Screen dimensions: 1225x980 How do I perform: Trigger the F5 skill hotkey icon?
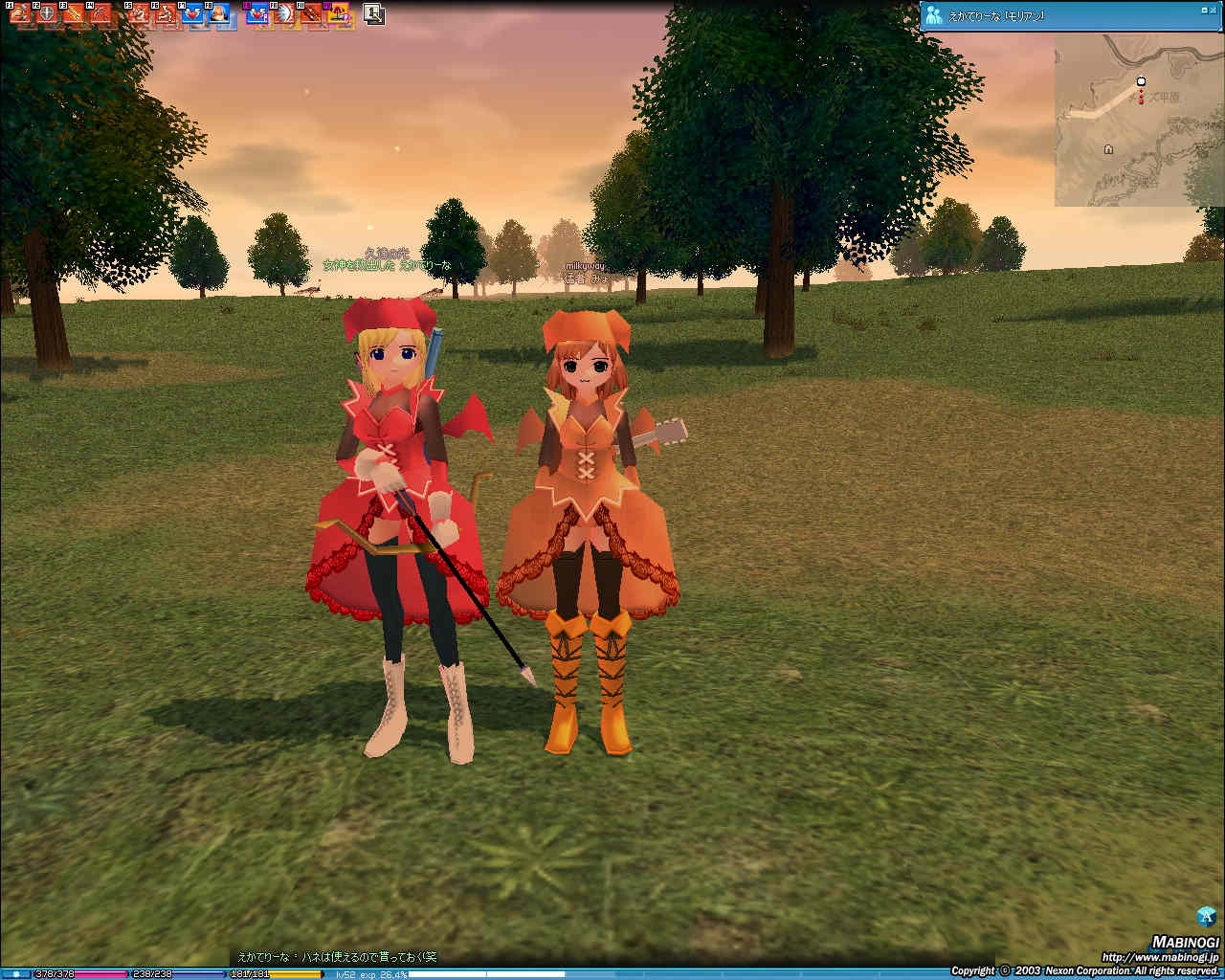coord(139,13)
